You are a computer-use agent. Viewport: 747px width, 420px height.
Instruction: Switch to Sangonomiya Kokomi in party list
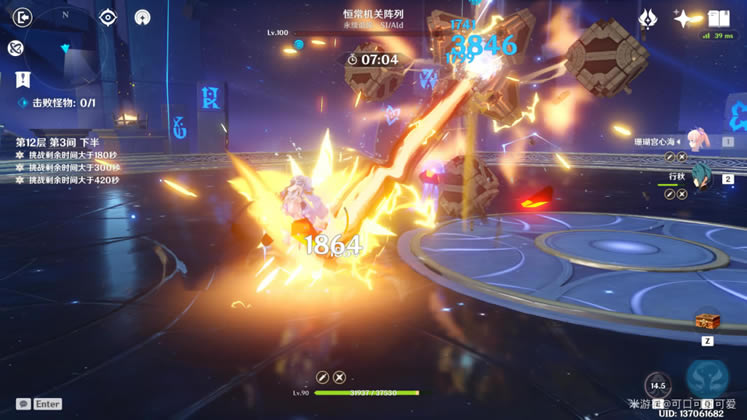click(700, 141)
